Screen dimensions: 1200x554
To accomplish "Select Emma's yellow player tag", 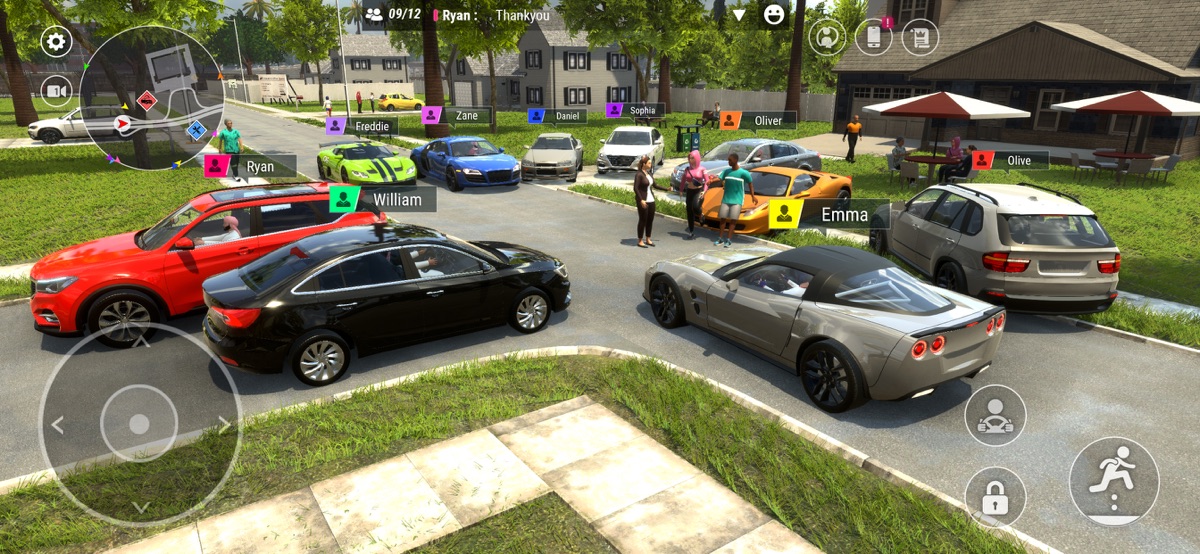I will pyautogui.click(x=785, y=213).
